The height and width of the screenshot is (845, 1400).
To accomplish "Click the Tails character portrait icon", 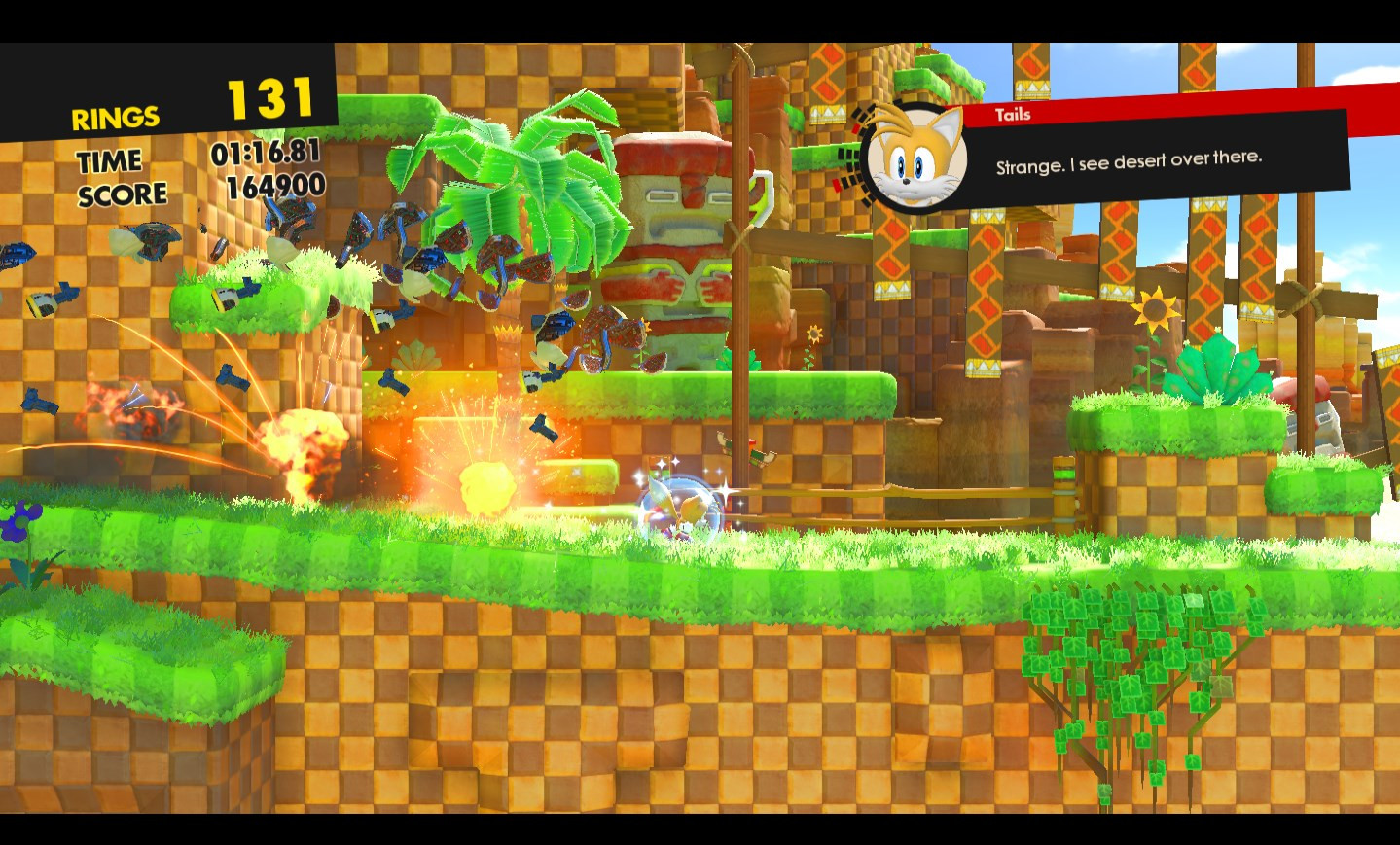I will 913,158.
